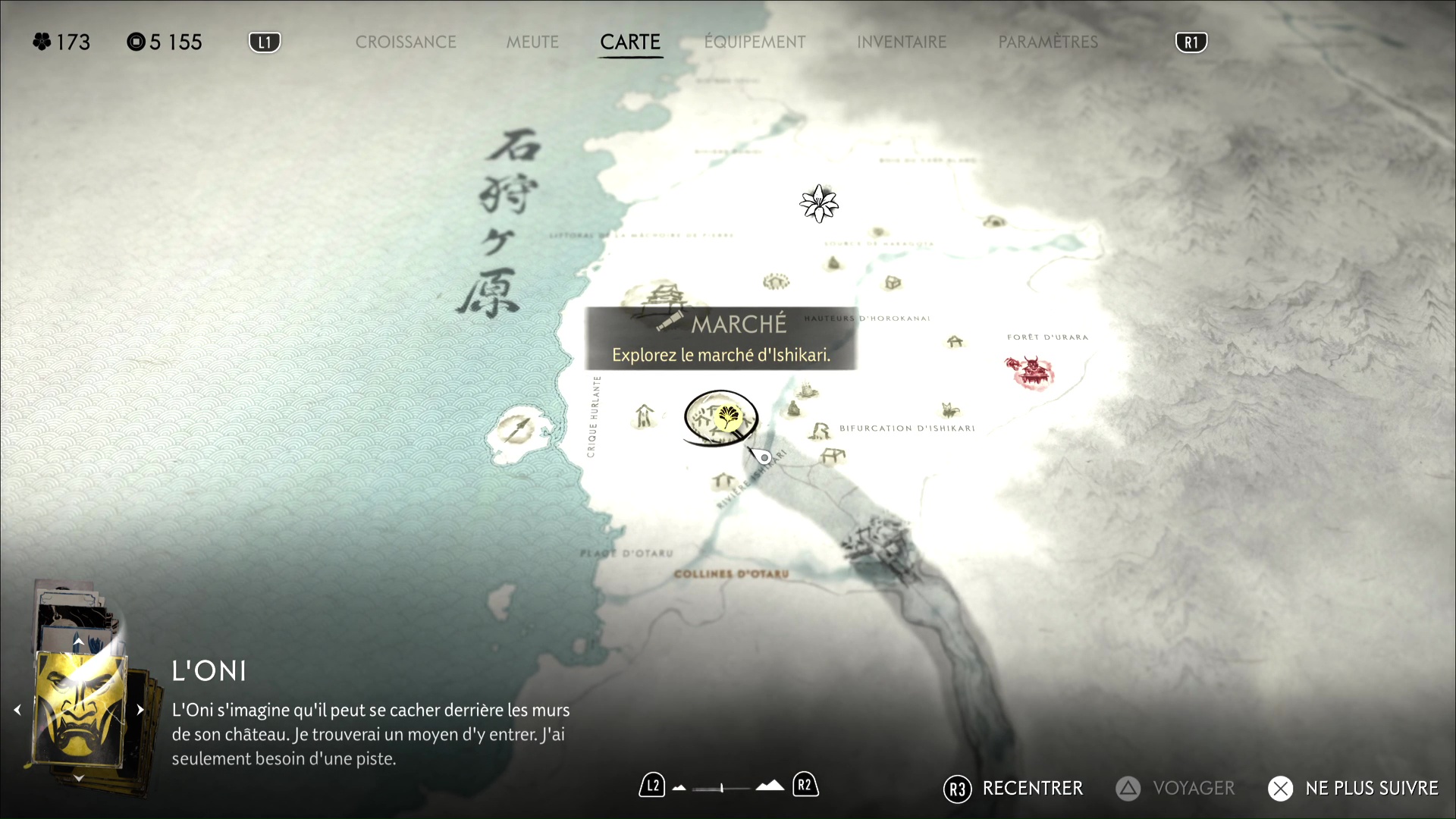The width and height of the screenshot is (1456, 819).
Task: Show the next quest card with right arrow
Action: pos(140,711)
